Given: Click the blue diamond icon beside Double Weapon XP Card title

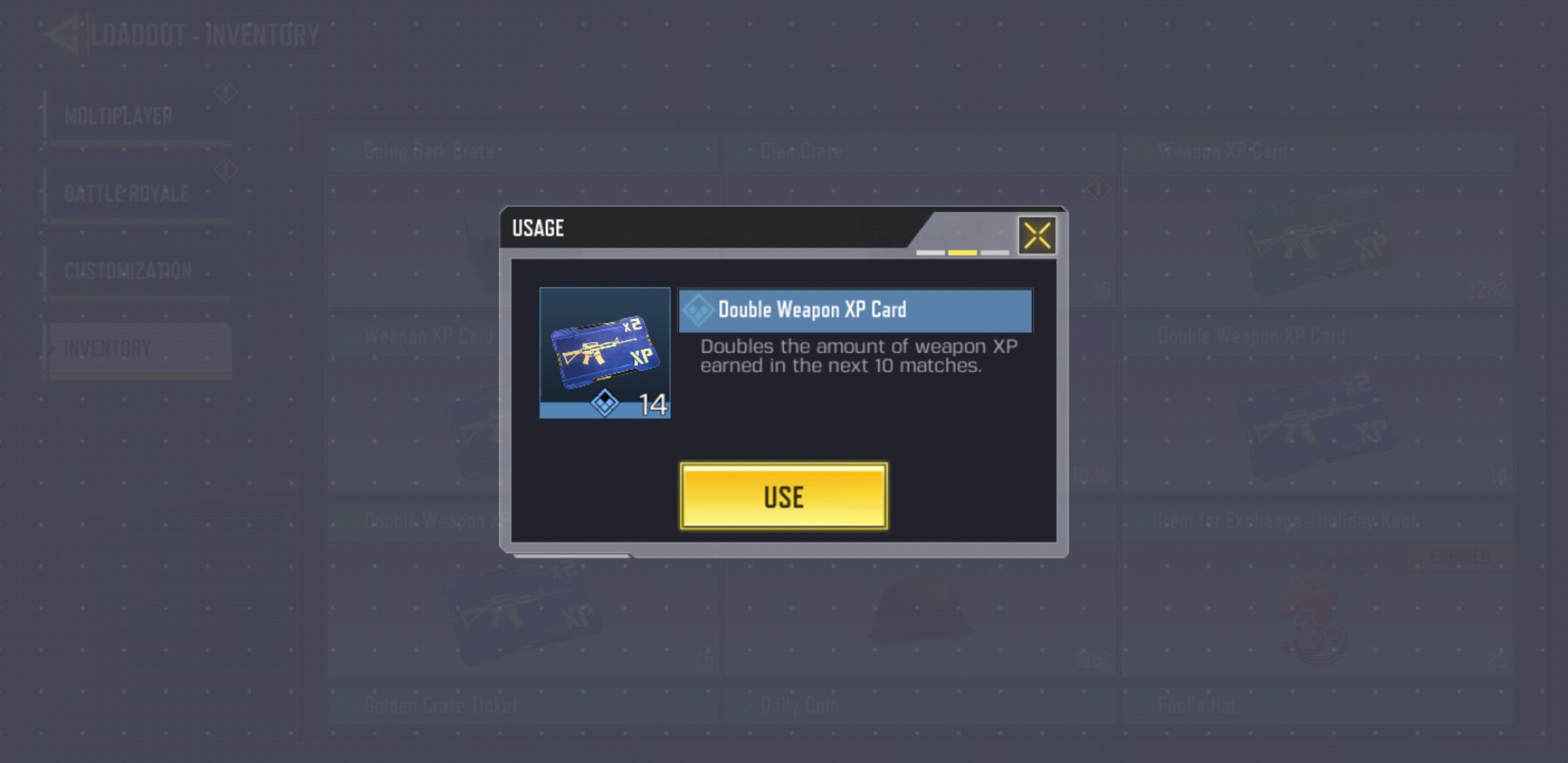Looking at the screenshot, I should point(700,309).
